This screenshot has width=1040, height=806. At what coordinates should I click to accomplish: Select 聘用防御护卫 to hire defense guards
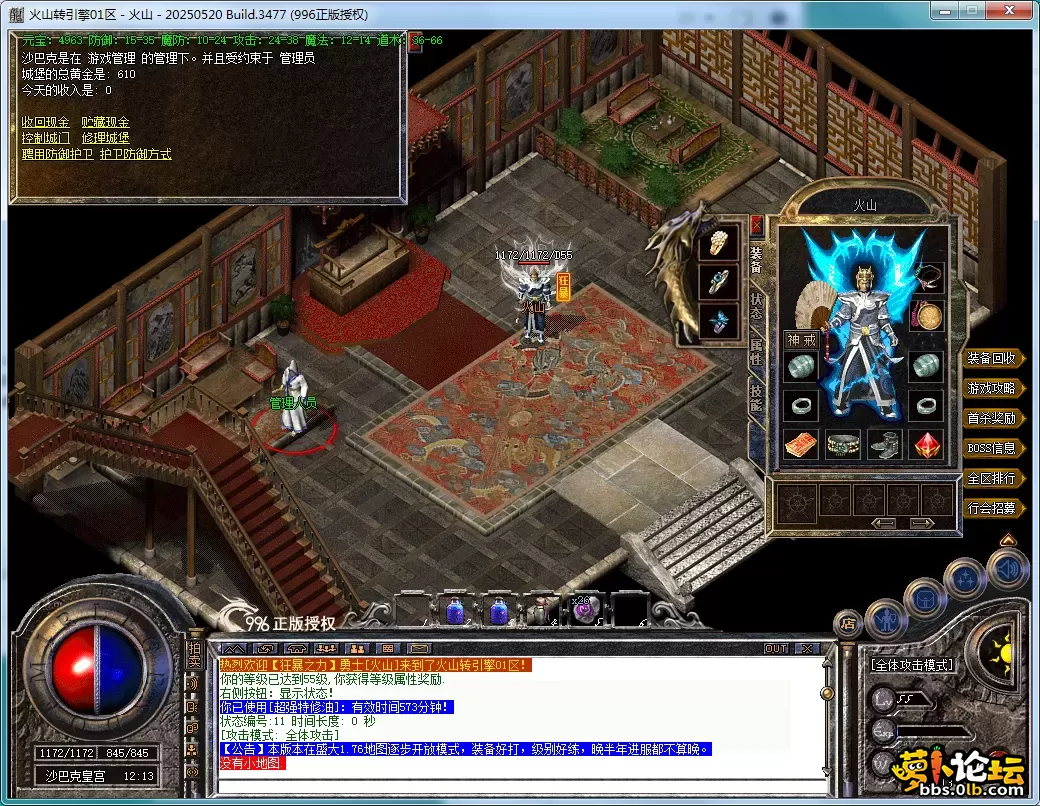pyautogui.click(x=57, y=154)
